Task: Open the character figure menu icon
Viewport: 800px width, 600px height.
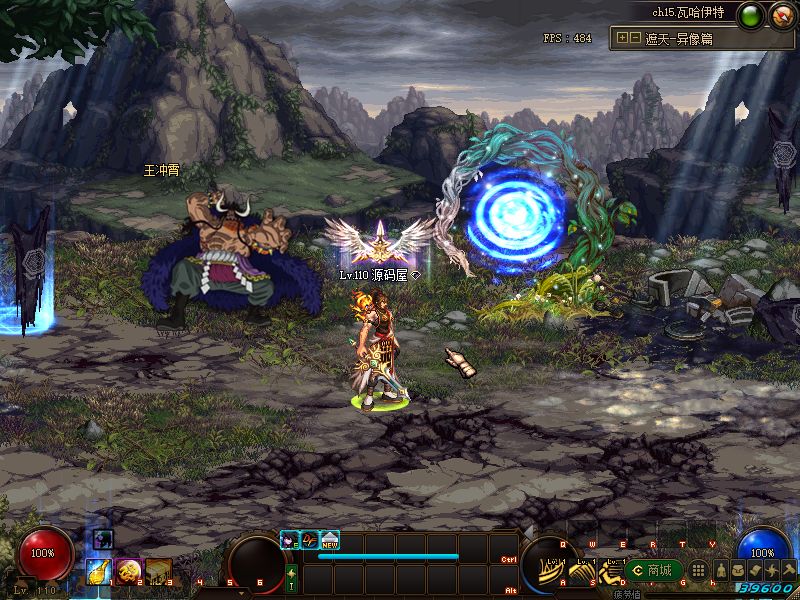Action: pos(723,569)
